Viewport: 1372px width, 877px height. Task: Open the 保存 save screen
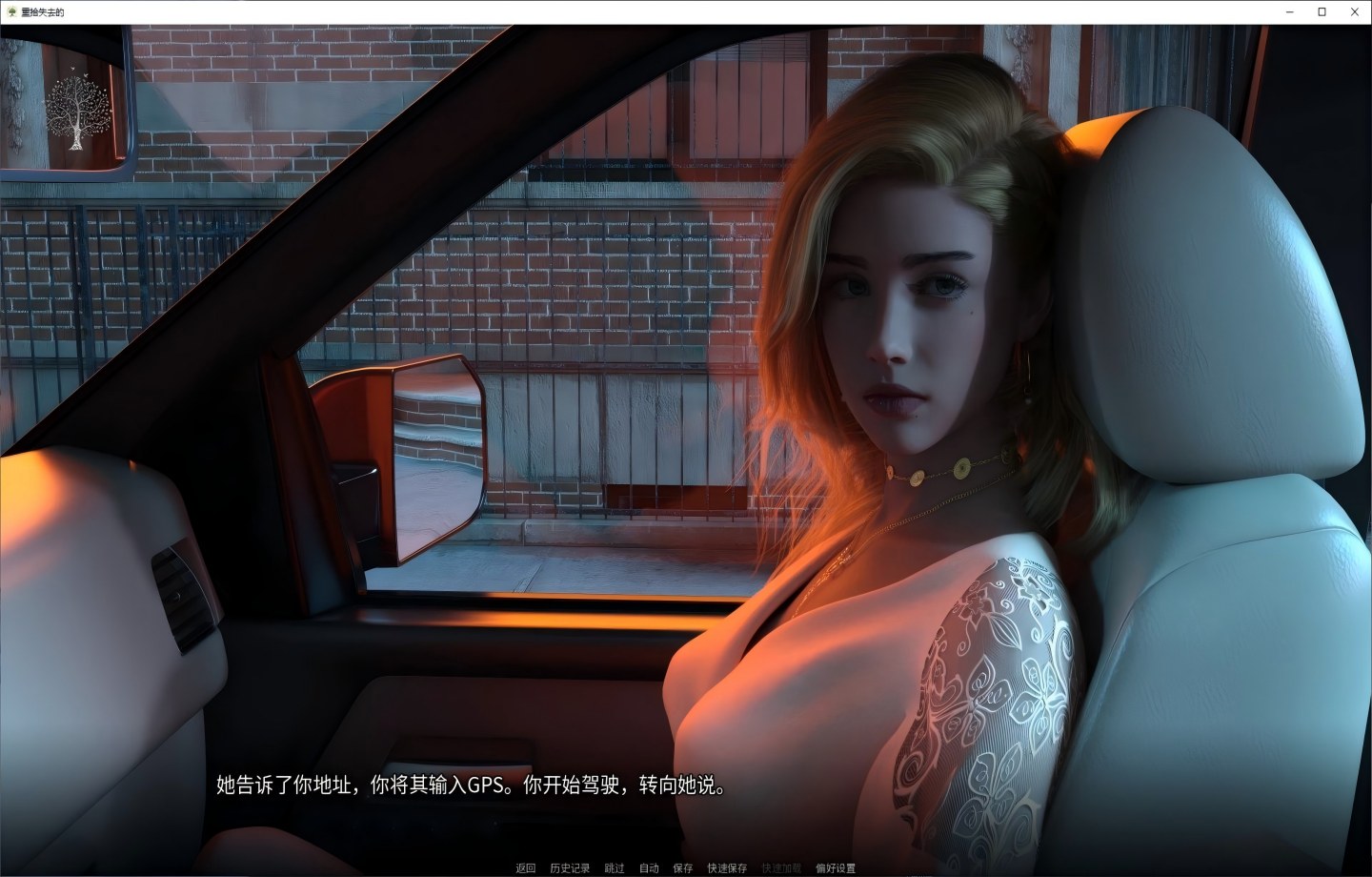[x=682, y=868]
